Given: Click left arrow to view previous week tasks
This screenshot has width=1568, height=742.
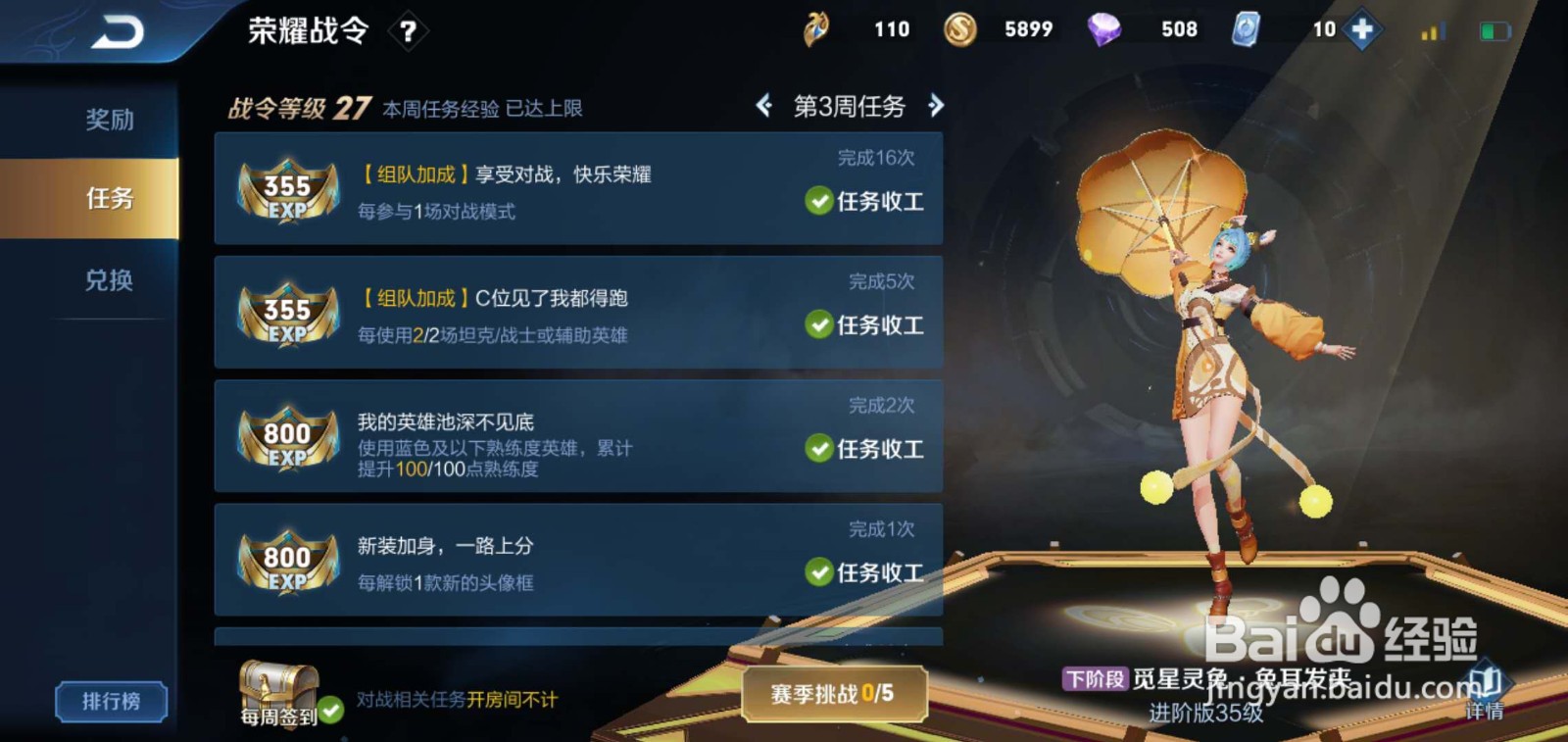Looking at the screenshot, I should pos(763,106).
